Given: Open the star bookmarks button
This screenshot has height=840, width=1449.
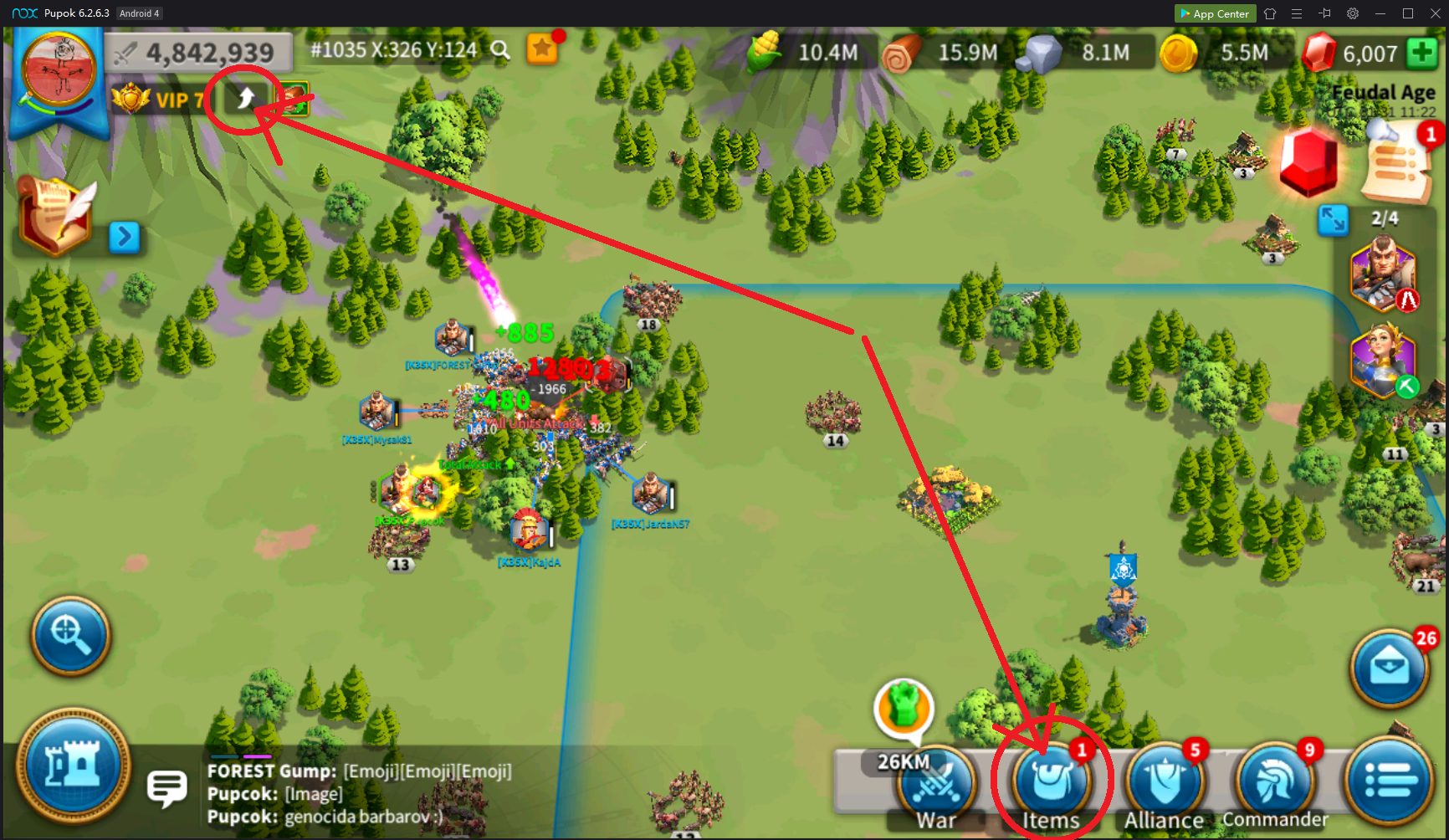Looking at the screenshot, I should pos(542,49).
